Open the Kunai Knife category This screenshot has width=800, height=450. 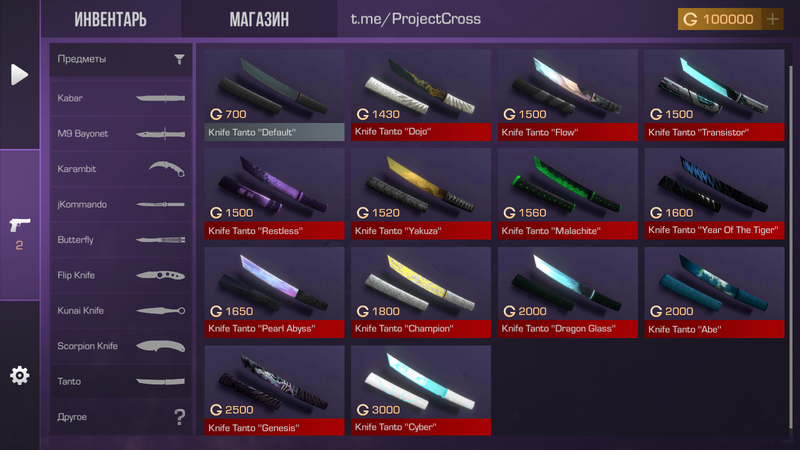click(121, 310)
